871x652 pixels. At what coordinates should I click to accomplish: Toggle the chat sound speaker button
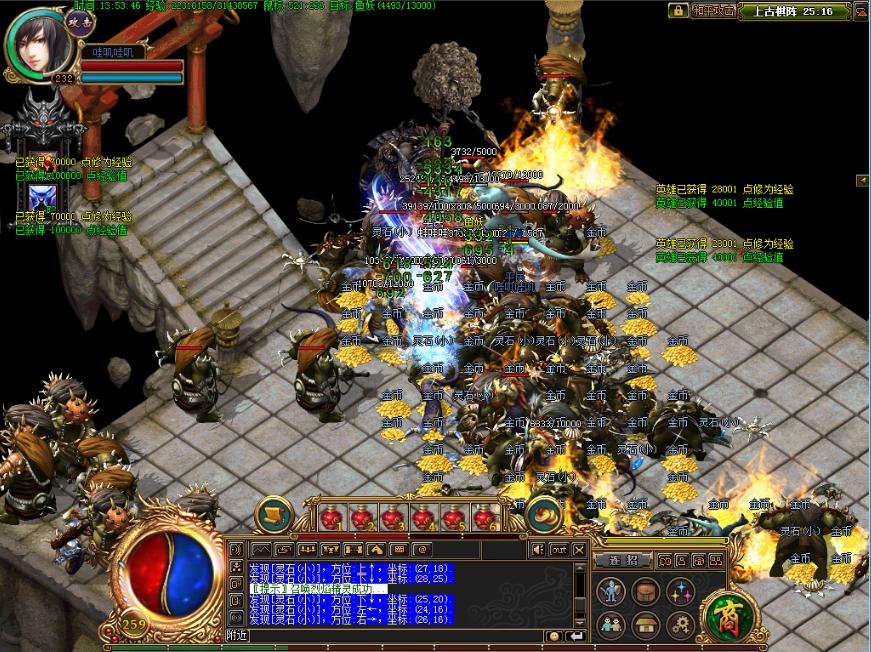tap(539, 549)
